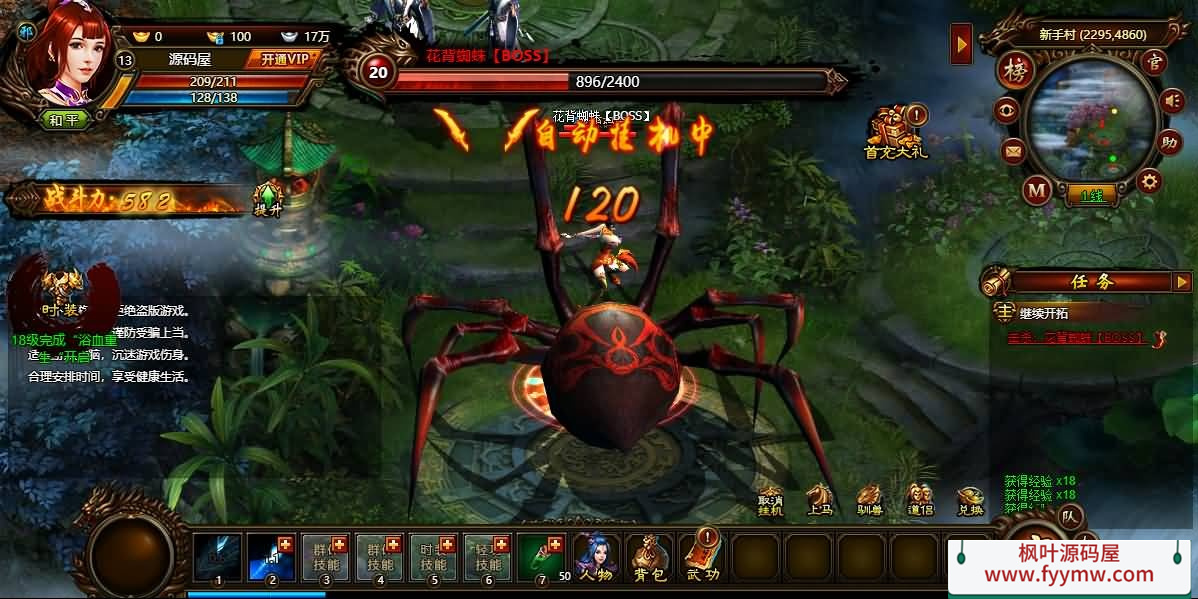Open the mail envelope icon
The width and height of the screenshot is (1198, 599).
pyautogui.click(x=1014, y=152)
